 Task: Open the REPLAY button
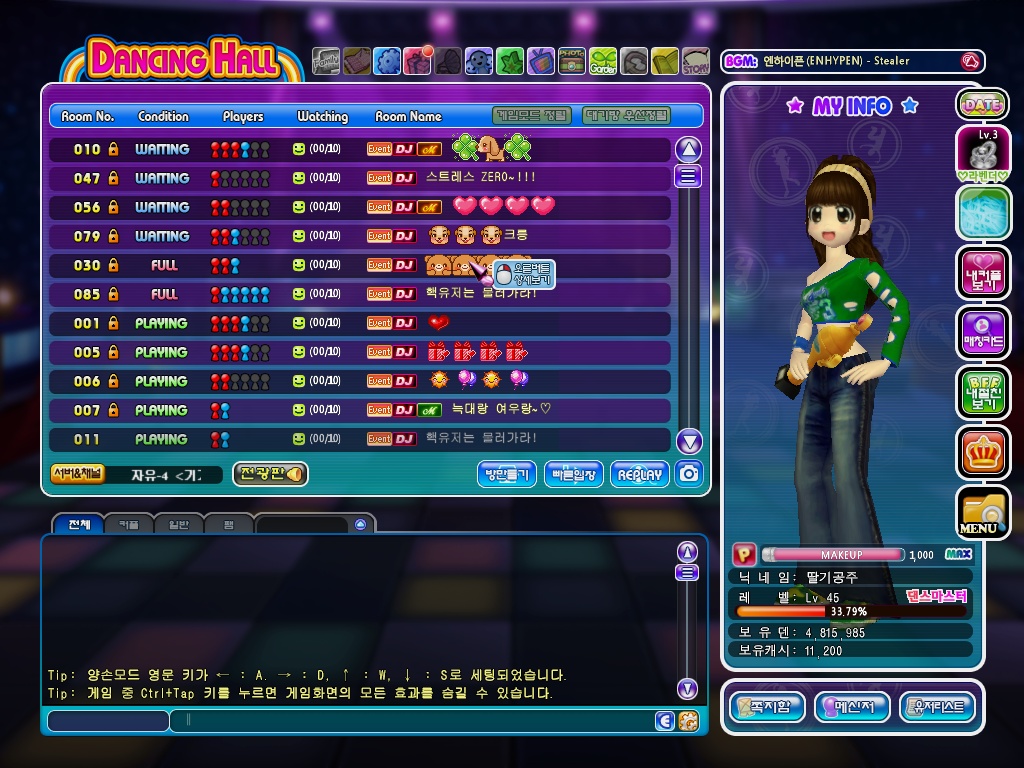tap(640, 475)
